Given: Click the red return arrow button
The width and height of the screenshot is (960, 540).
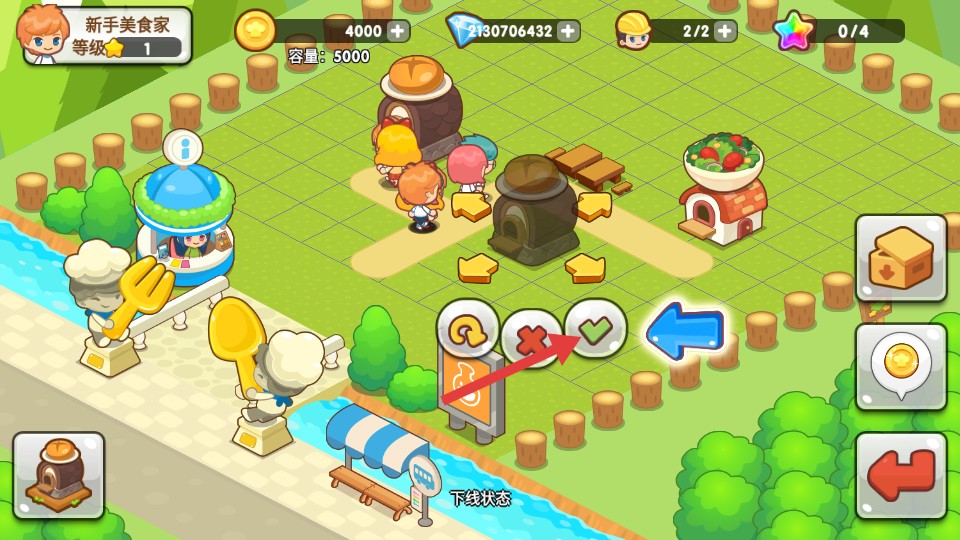Looking at the screenshot, I should point(901,475).
